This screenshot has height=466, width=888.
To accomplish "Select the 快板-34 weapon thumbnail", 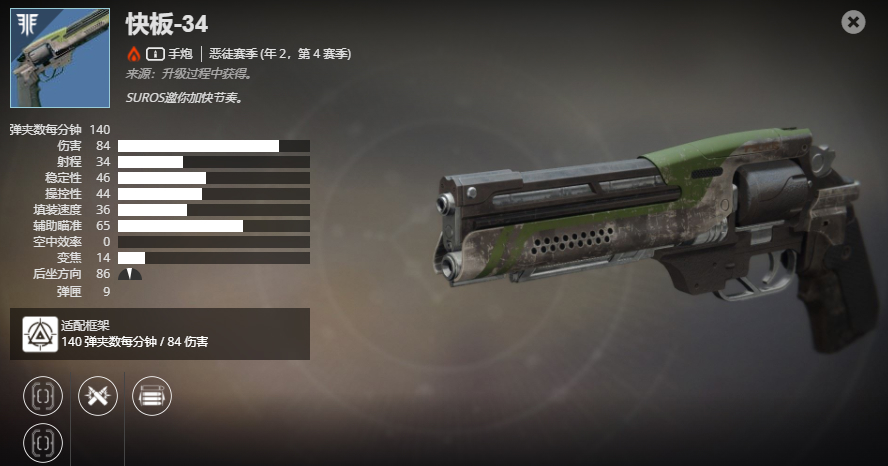I will 59,58.
